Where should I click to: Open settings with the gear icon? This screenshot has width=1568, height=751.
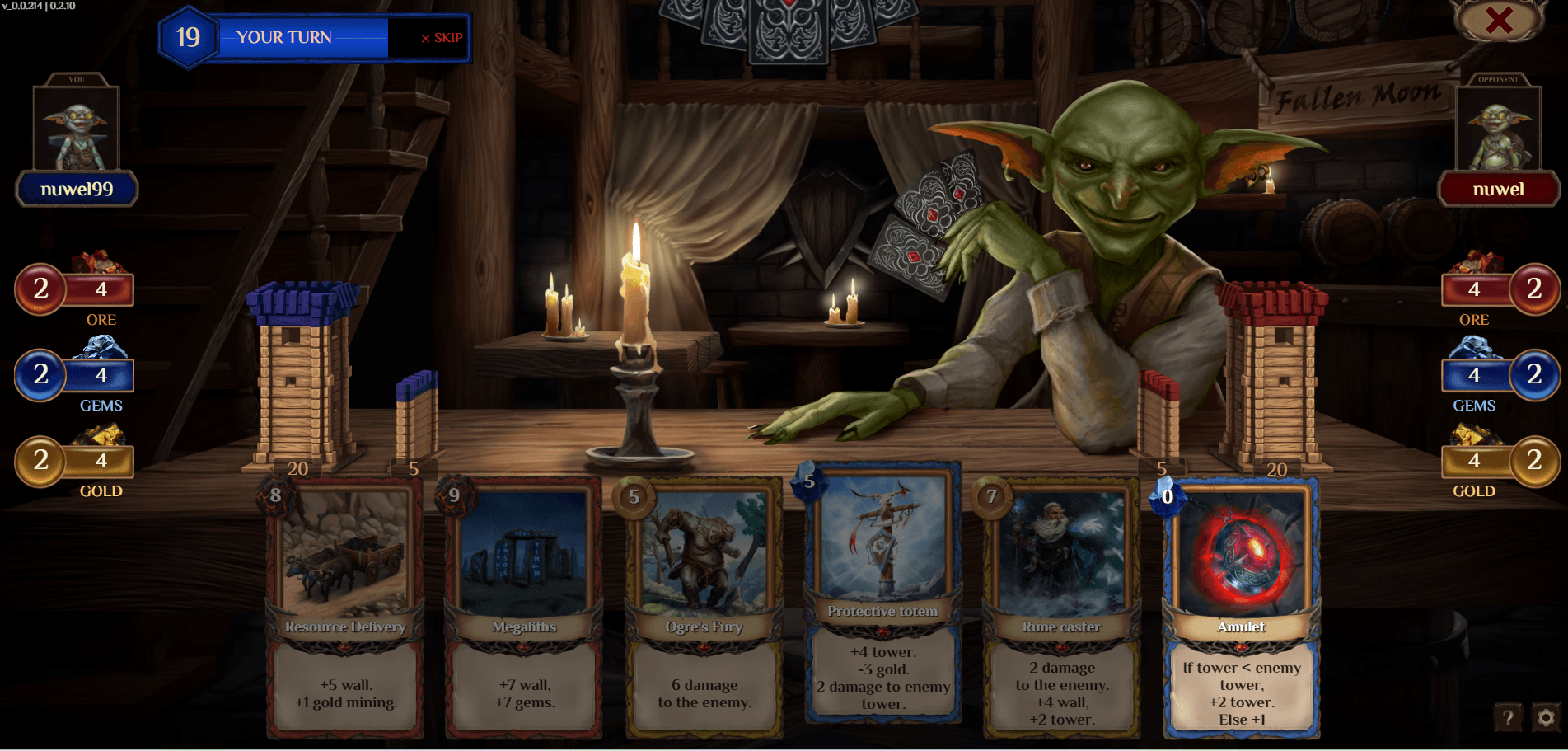coord(1546,717)
